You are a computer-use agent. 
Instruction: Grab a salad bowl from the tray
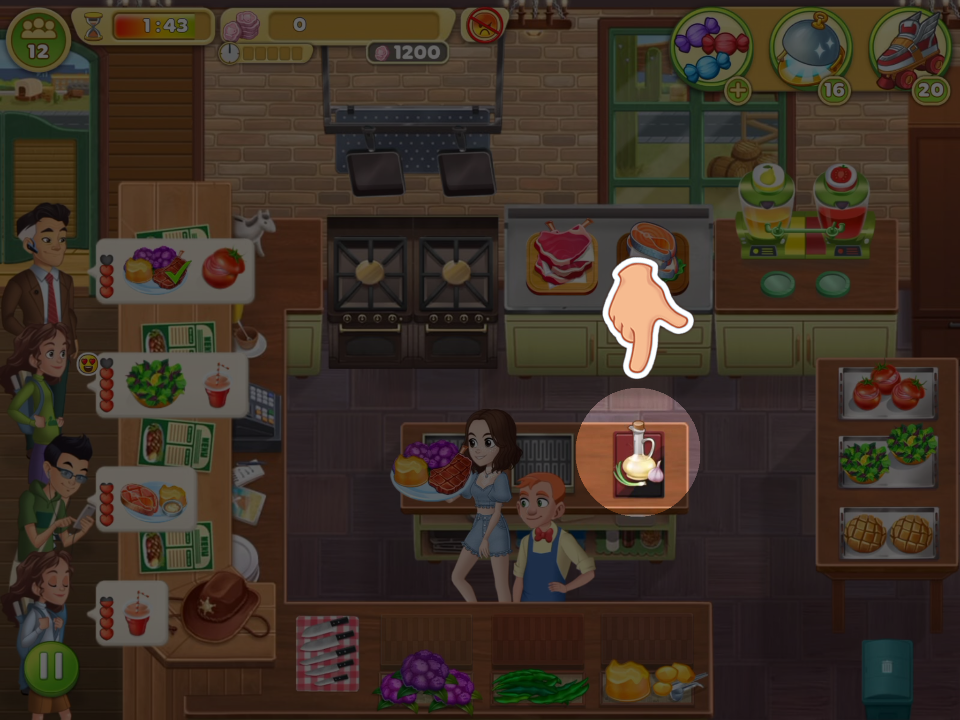(x=888, y=454)
